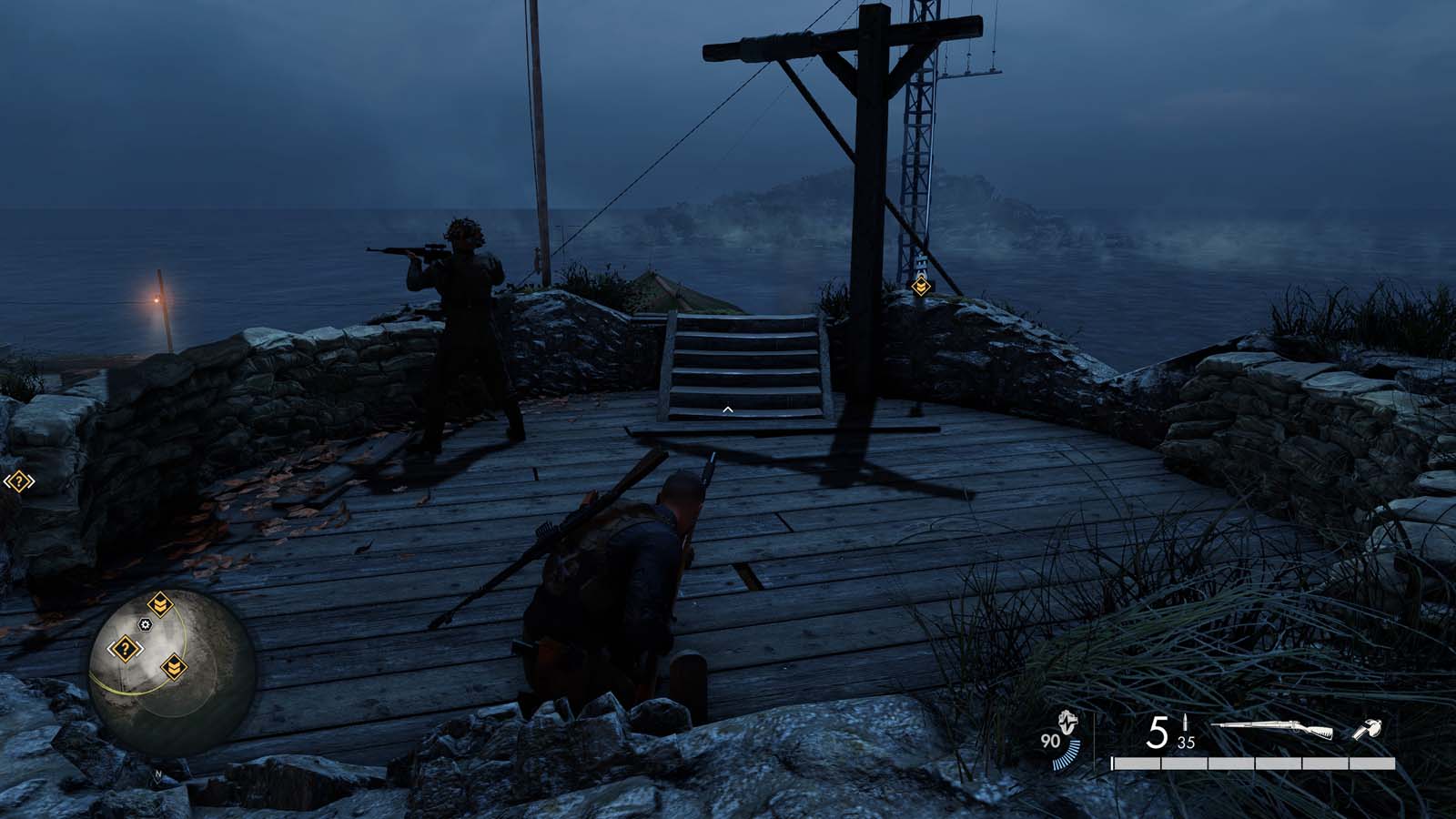Click the small upward chevron above the stairs
Image resolution: width=1456 pixels, height=819 pixels.
click(x=726, y=409)
